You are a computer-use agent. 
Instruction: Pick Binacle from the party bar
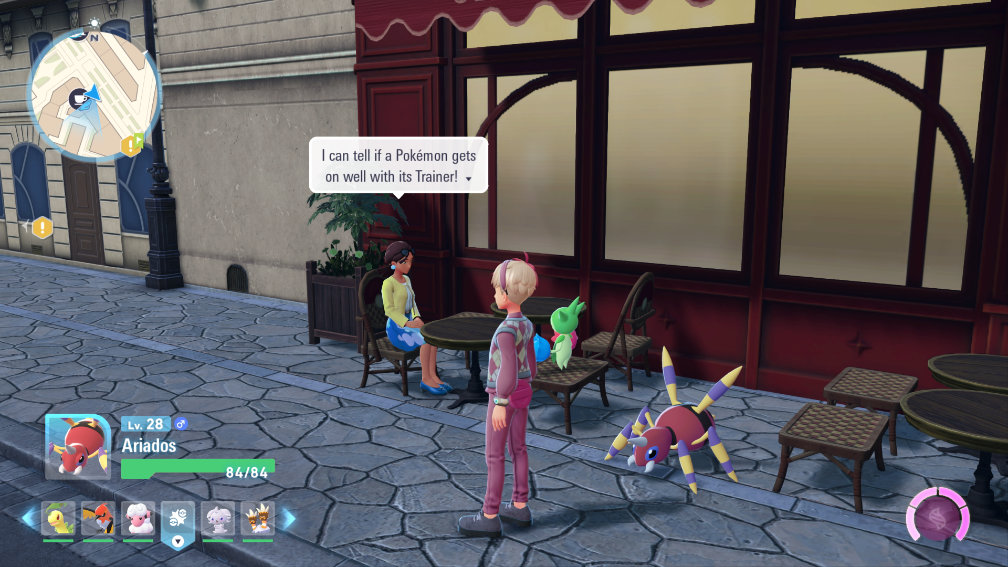coord(258,519)
